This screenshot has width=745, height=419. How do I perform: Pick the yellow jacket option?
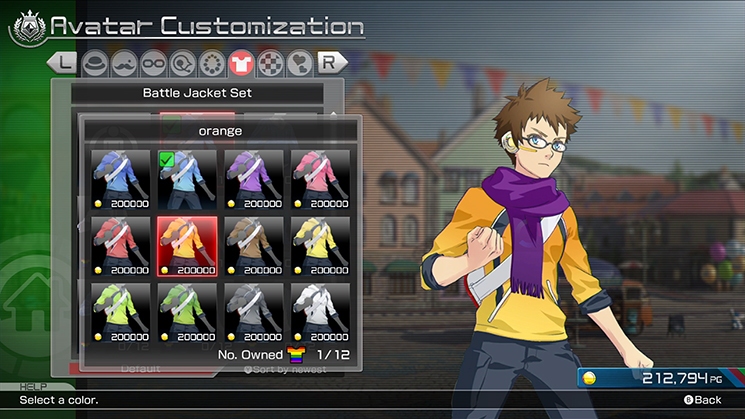tap(320, 244)
